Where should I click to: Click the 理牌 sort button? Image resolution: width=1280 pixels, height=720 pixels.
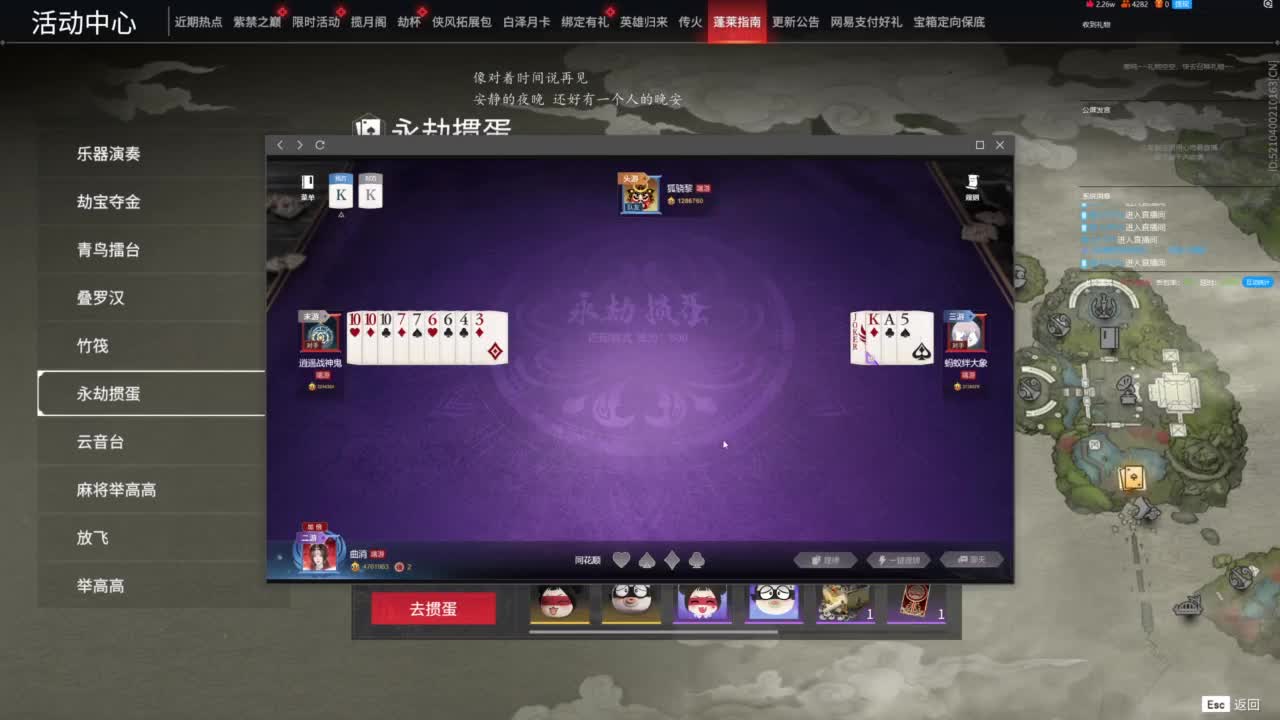(x=827, y=560)
